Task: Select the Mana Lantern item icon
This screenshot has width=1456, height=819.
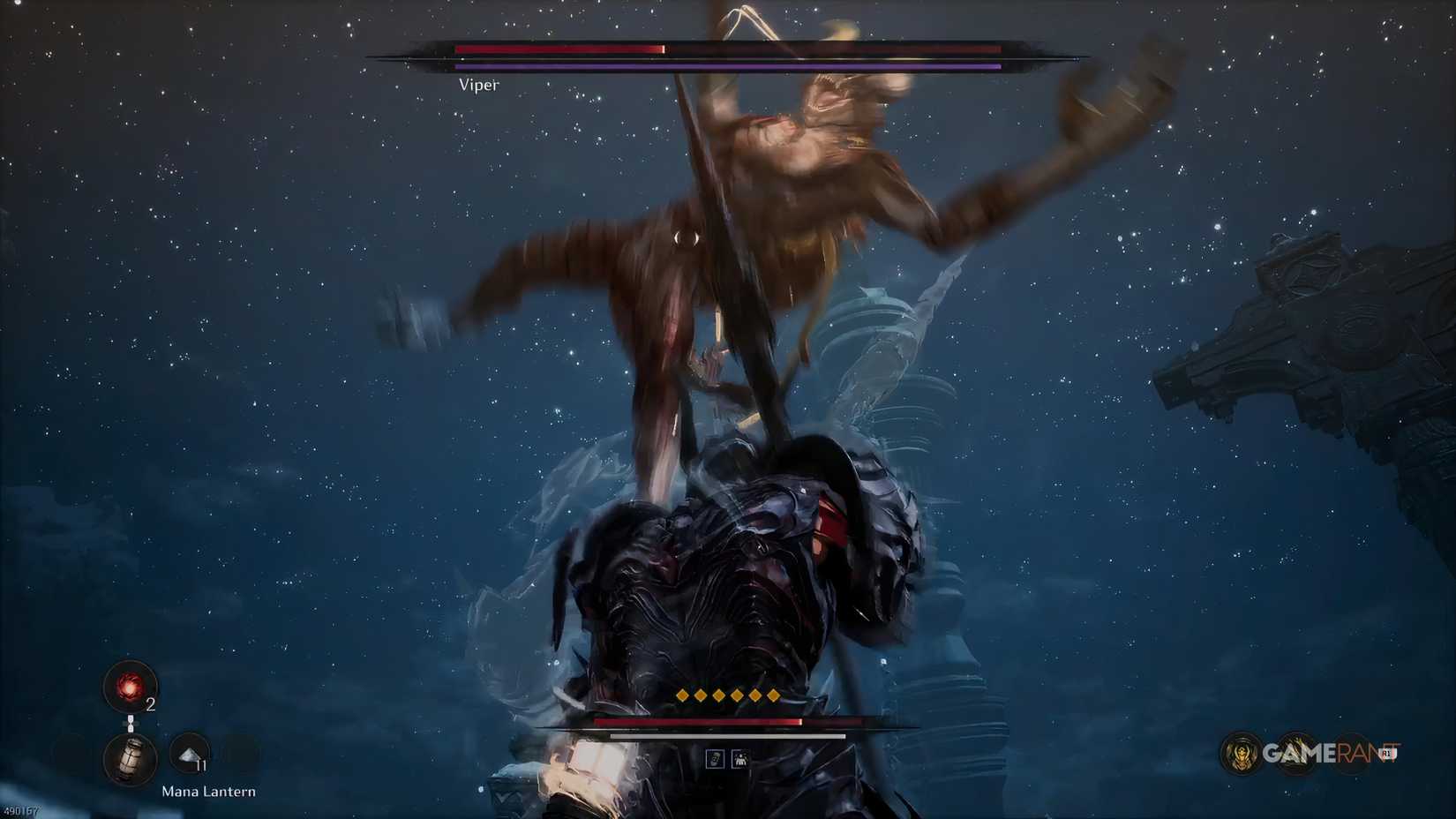Action: (x=129, y=759)
